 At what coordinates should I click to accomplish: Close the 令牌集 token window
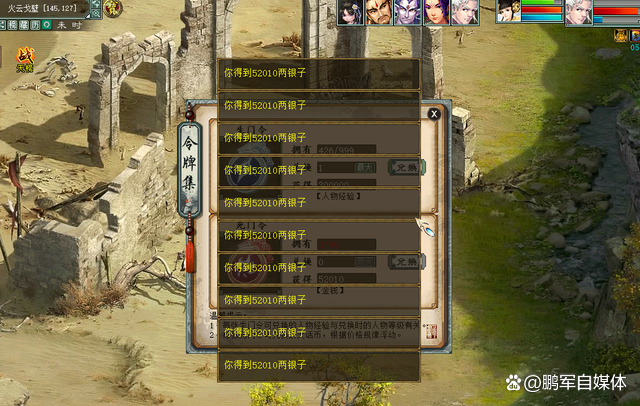[x=434, y=114]
